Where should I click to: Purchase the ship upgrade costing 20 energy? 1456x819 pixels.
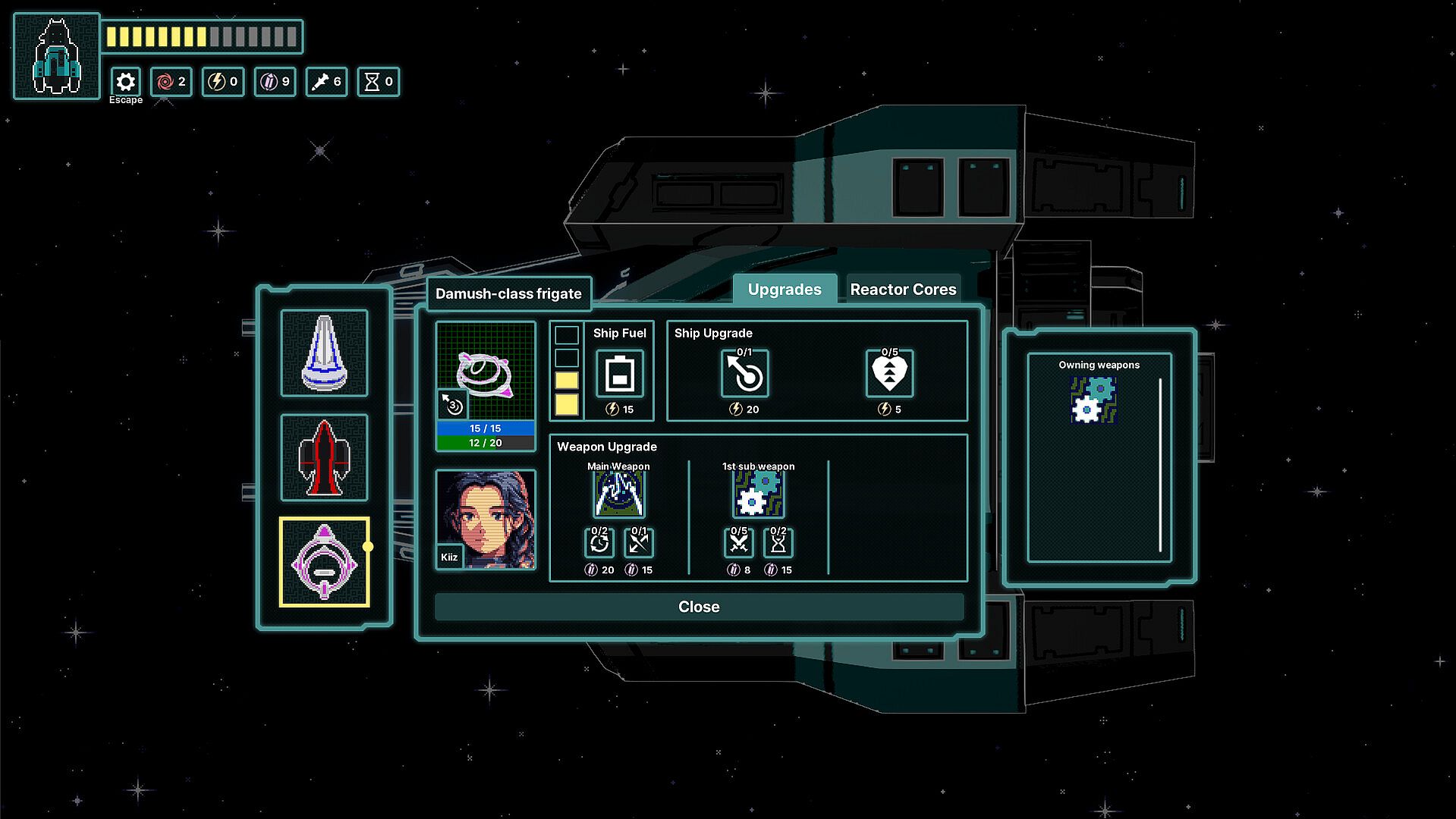point(744,374)
